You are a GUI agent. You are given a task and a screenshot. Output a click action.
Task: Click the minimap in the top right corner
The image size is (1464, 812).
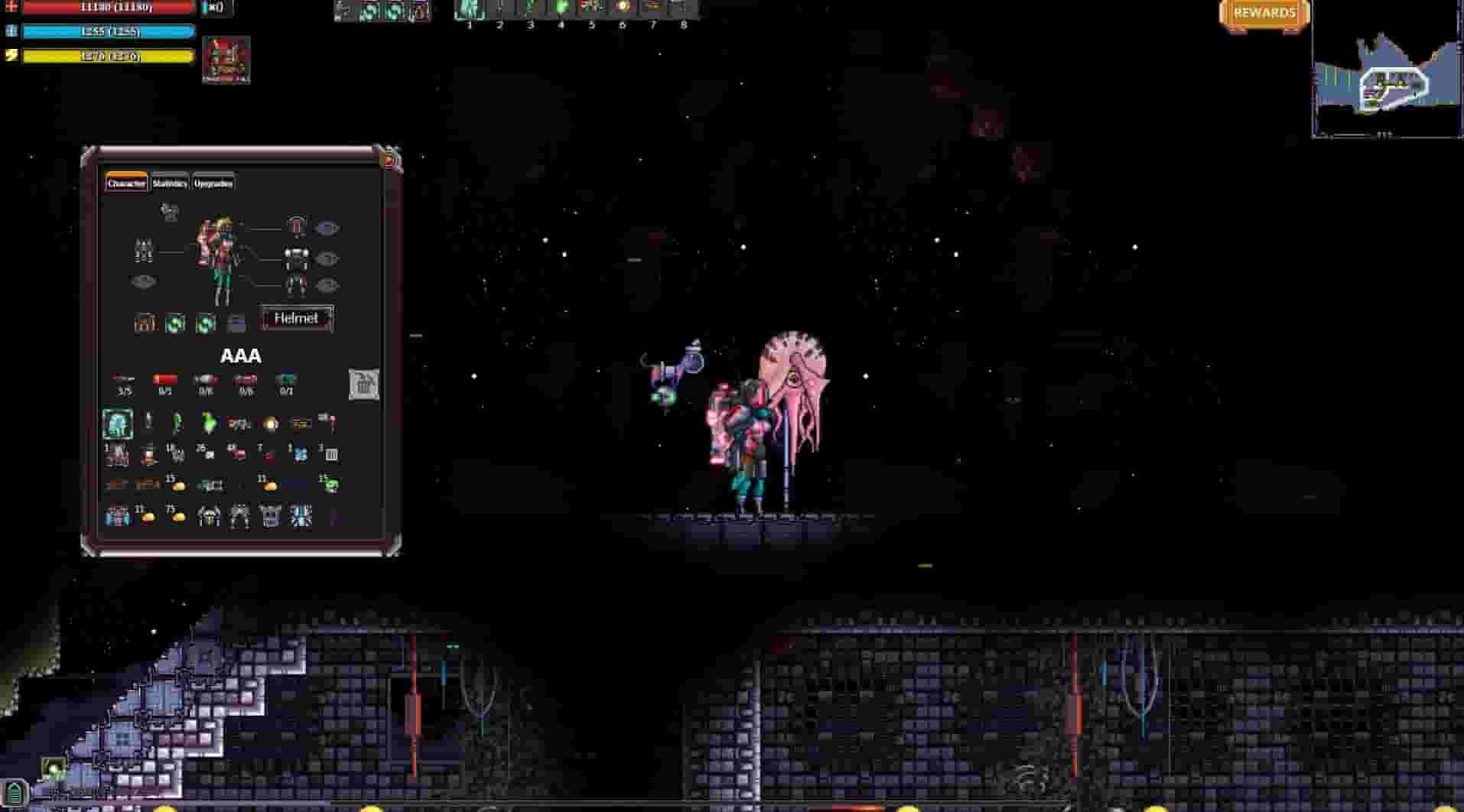click(1387, 76)
